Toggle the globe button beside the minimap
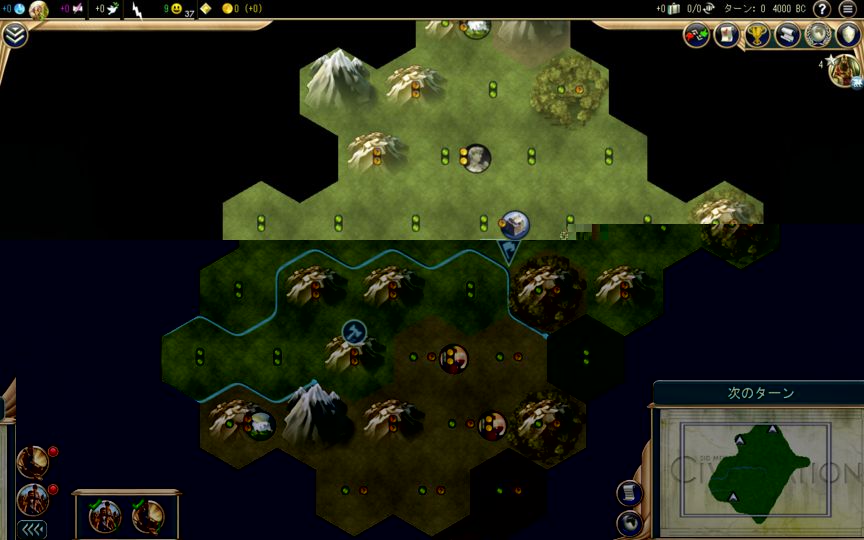Image resolution: width=864 pixels, height=540 pixels. tap(631, 521)
